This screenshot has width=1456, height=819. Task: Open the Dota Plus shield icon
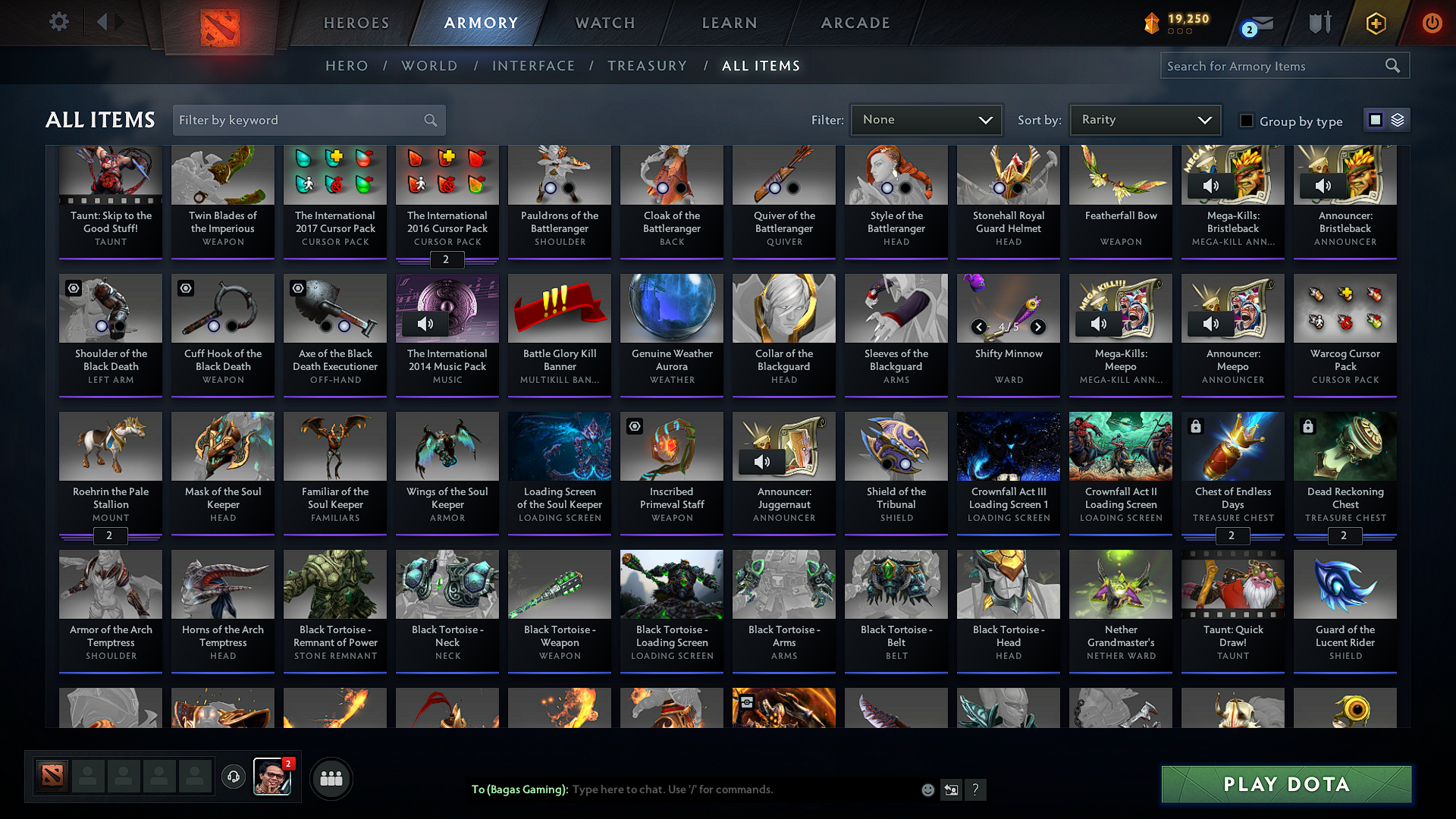(1319, 22)
